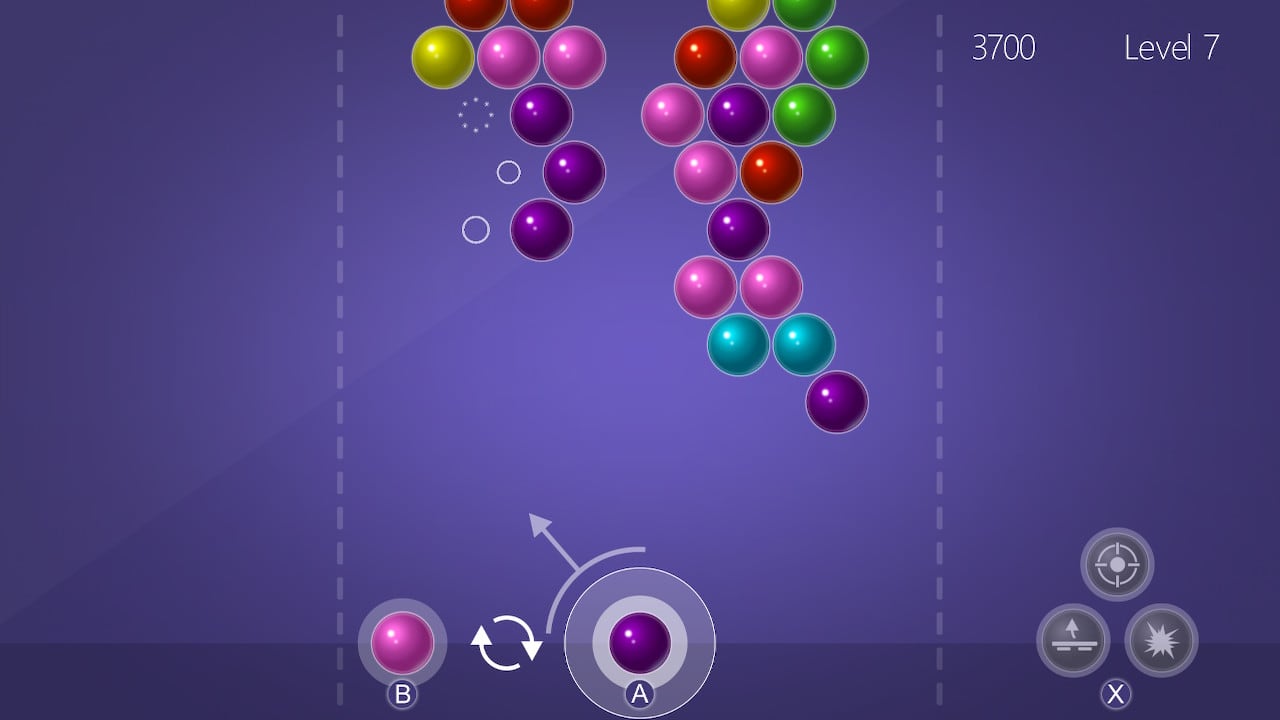
Task: Select the Level 7 header text
Action: click(x=1170, y=48)
